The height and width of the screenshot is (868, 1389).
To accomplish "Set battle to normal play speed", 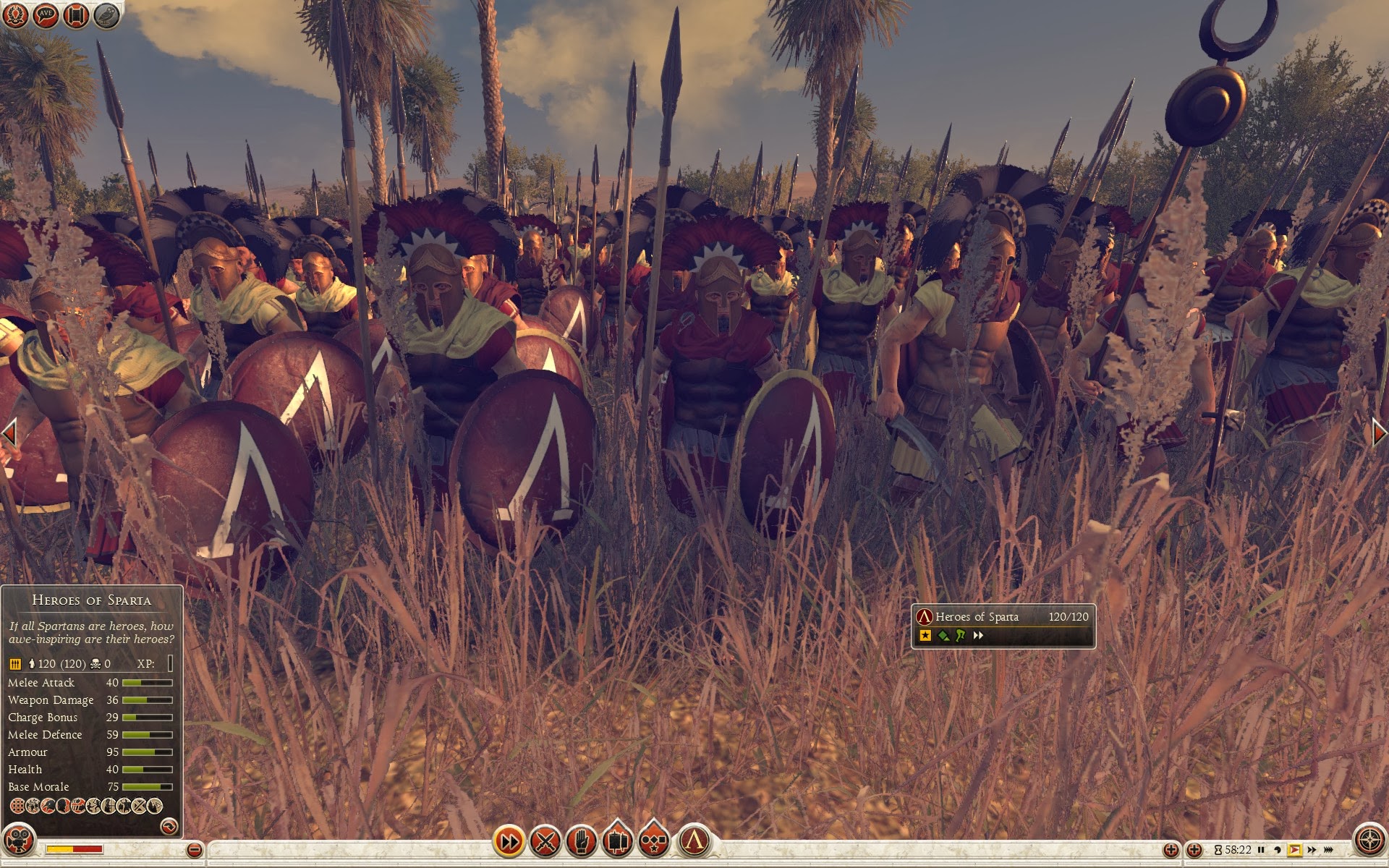I will coord(1294,850).
